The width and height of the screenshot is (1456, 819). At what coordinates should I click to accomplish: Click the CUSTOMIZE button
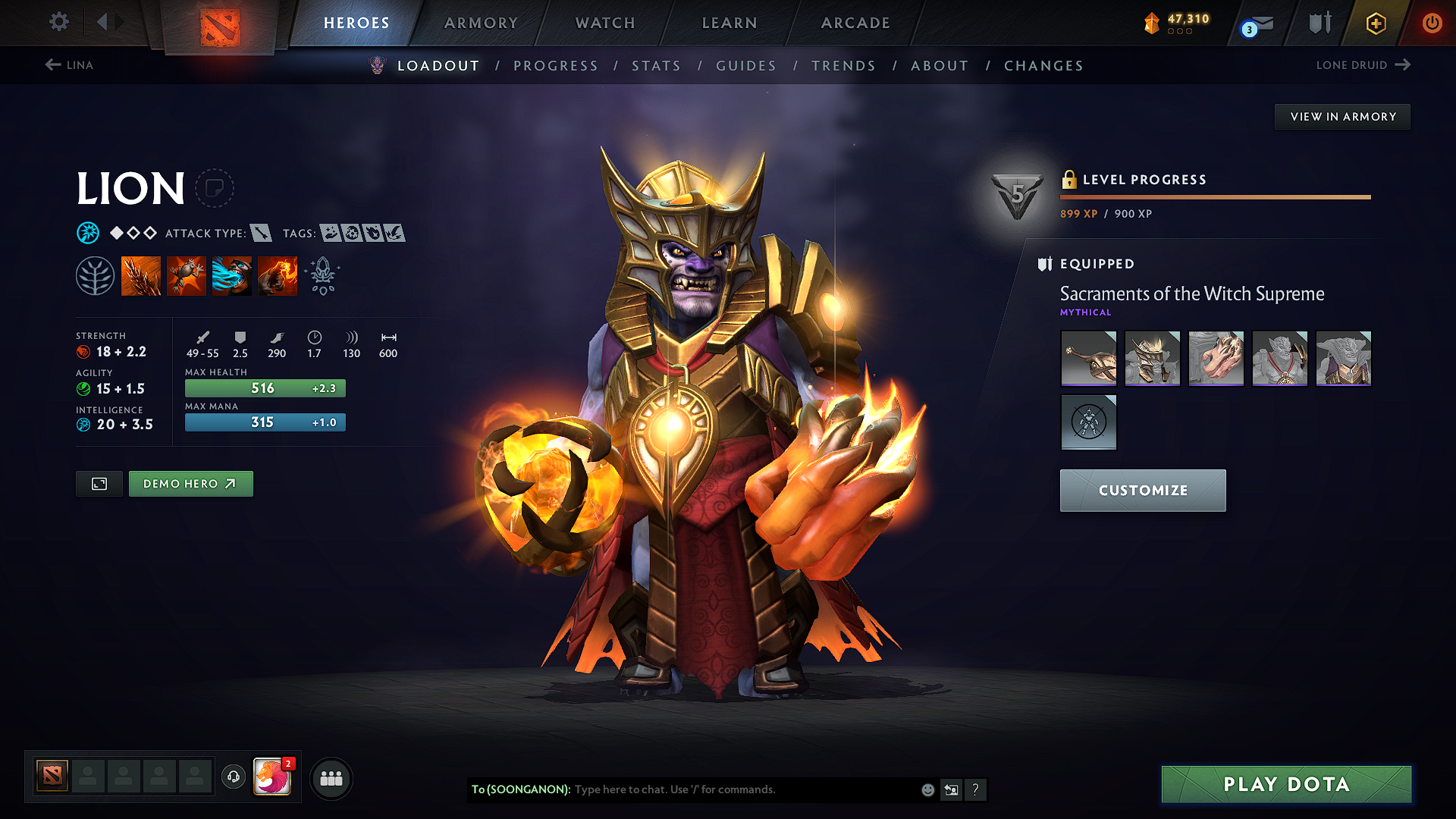coord(1142,490)
